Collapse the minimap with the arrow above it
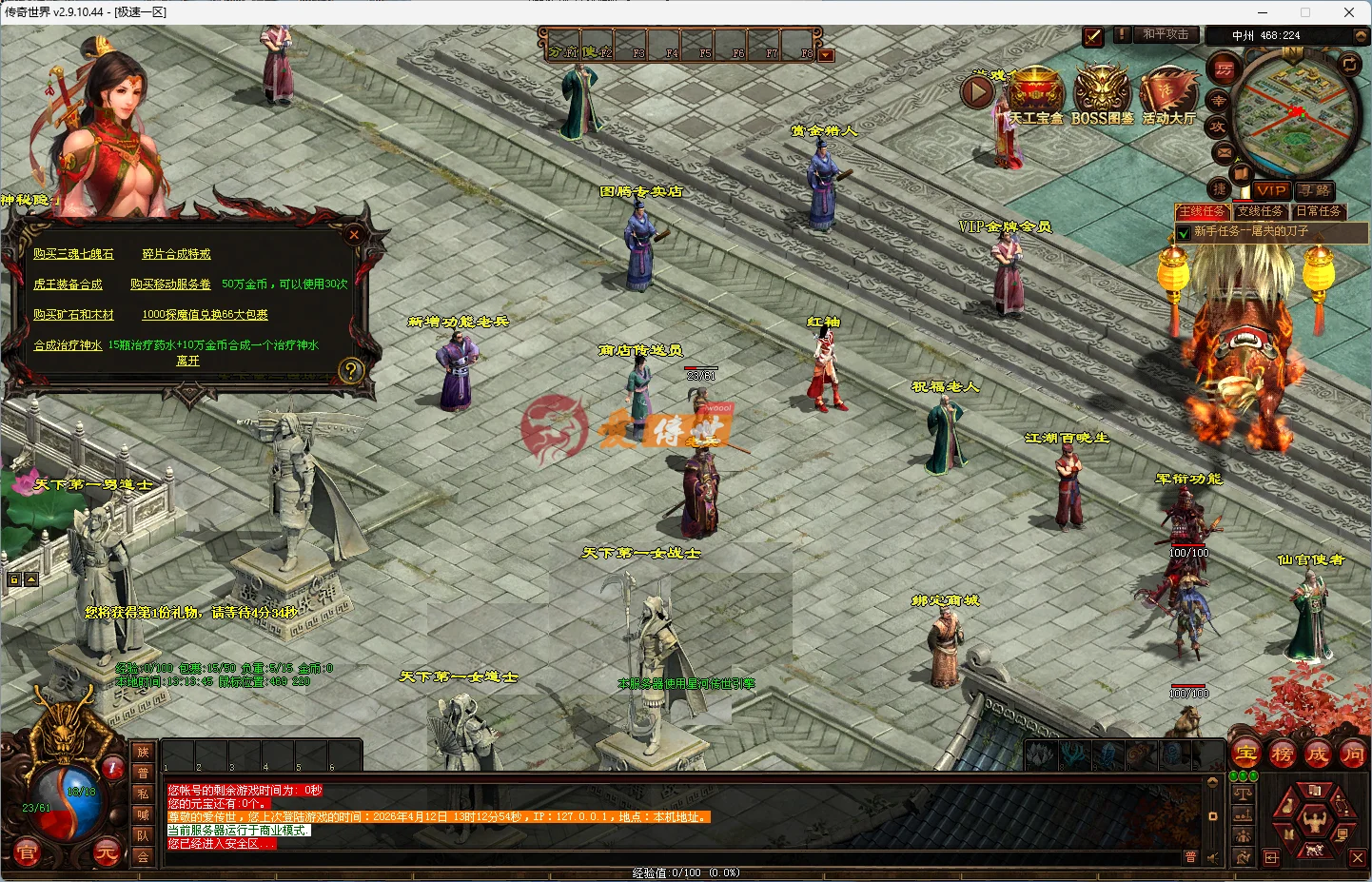Image resolution: width=1372 pixels, height=882 pixels. pyautogui.click(x=1360, y=35)
